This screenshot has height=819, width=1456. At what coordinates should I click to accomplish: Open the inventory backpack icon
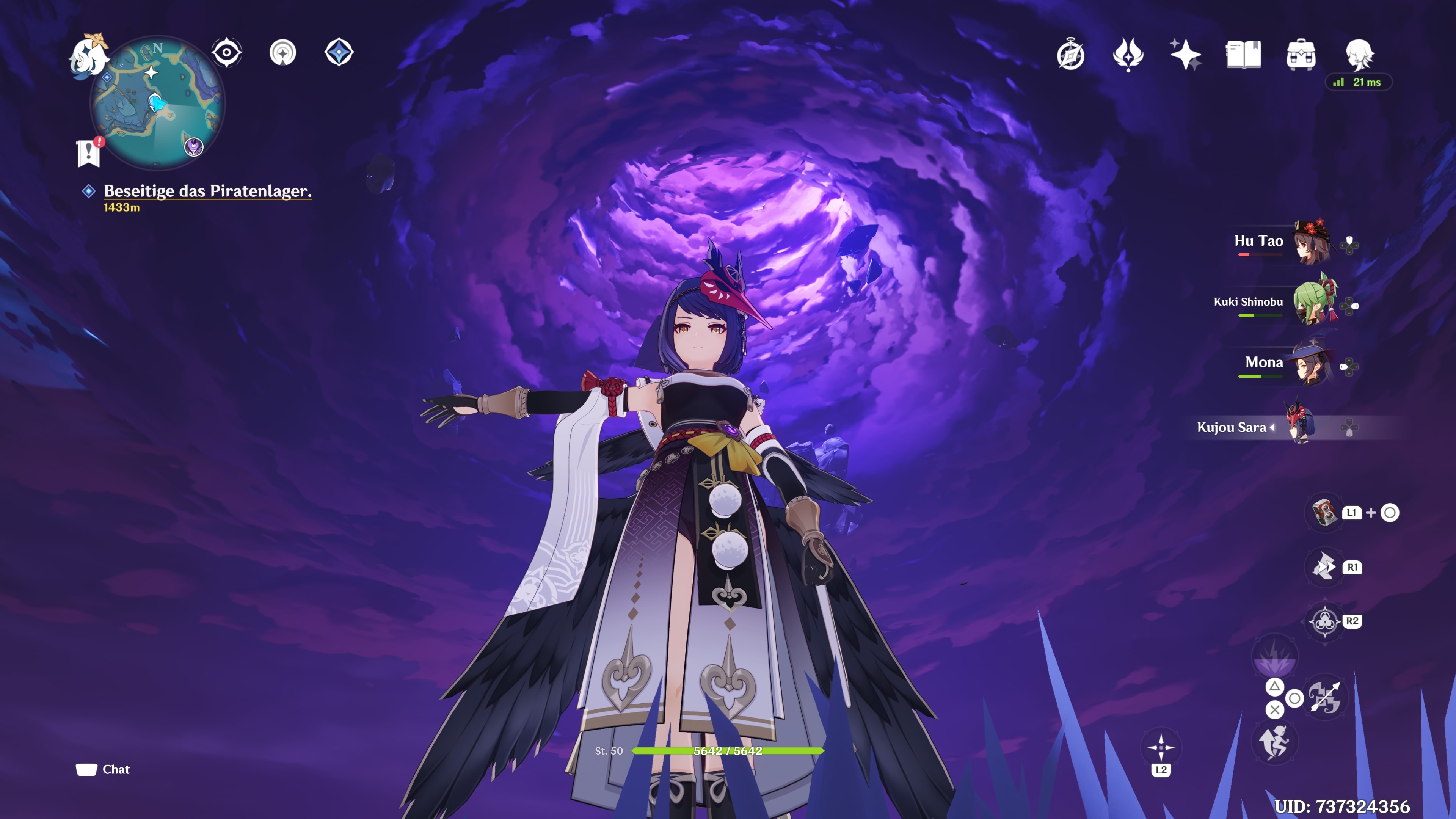click(1300, 54)
